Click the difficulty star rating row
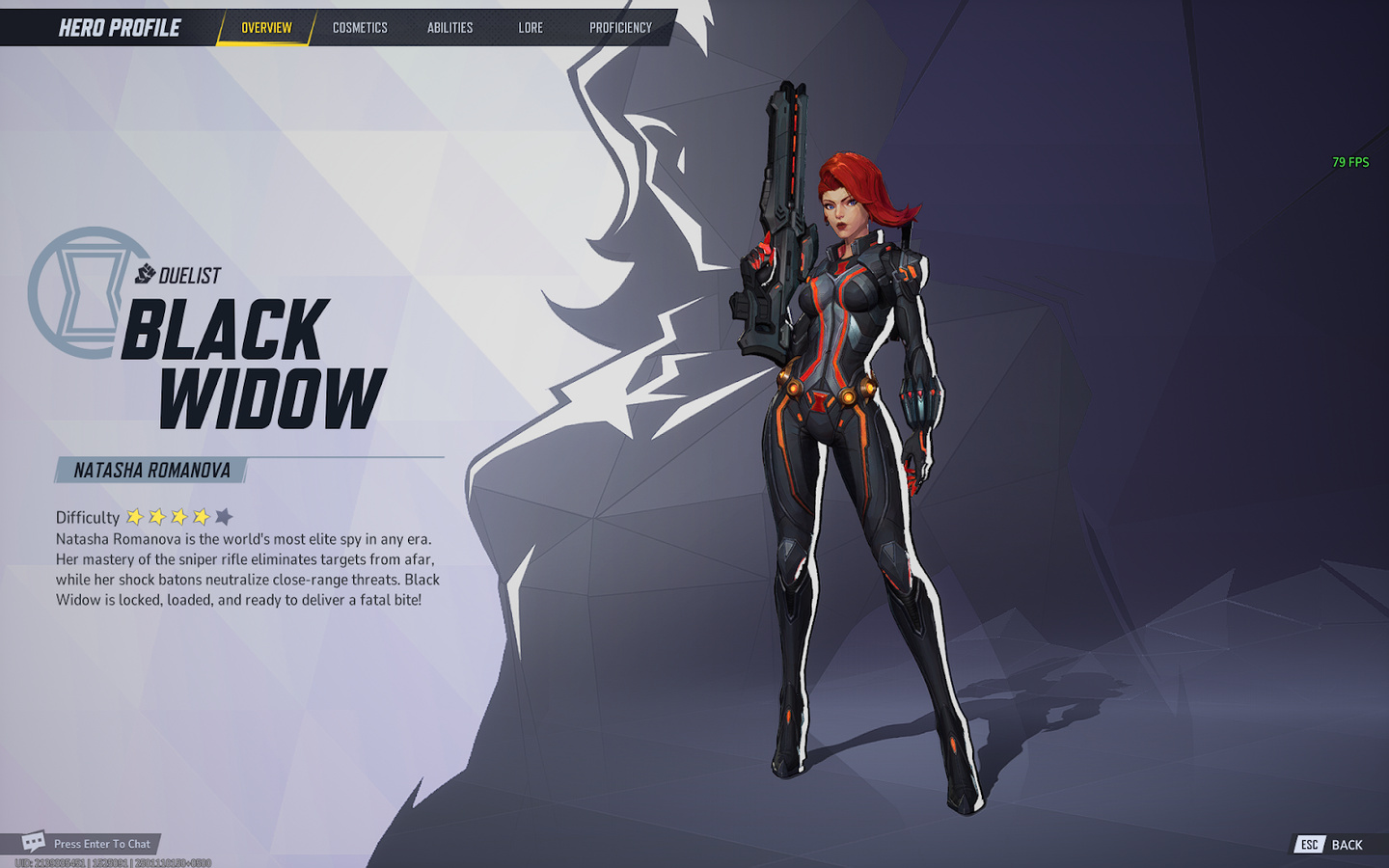The width and height of the screenshot is (1389, 868). coord(178,517)
